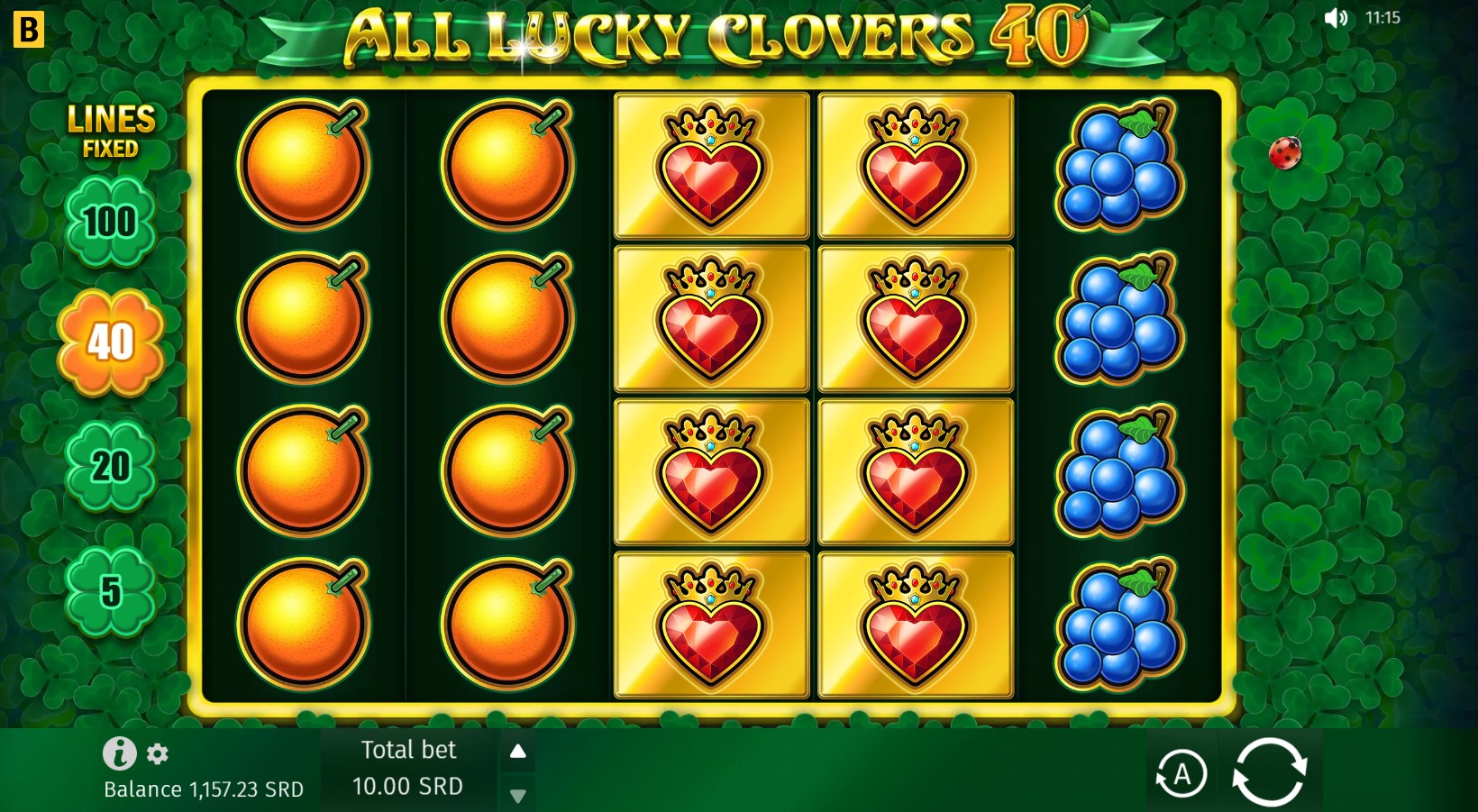Click the LINES FIXED label

[111, 129]
